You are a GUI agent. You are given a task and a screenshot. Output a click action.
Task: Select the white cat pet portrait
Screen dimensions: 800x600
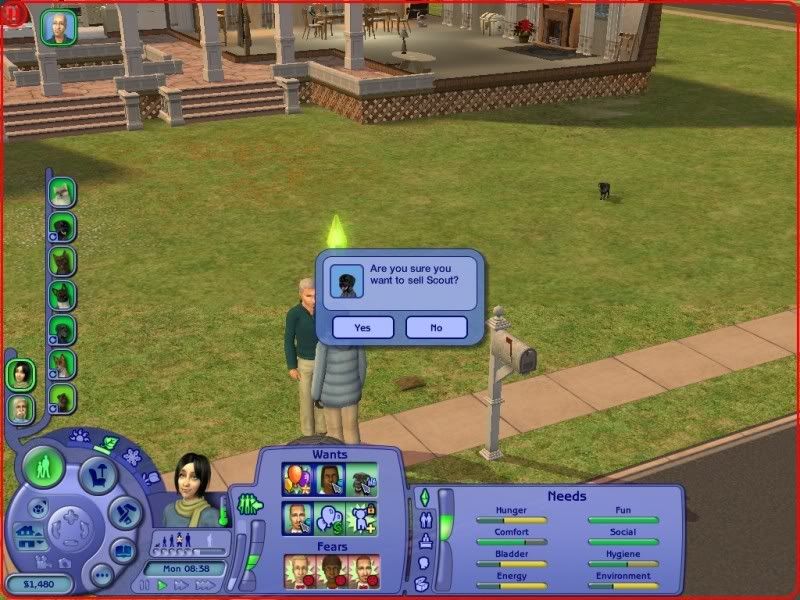pyautogui.click(x=62, y=191)
